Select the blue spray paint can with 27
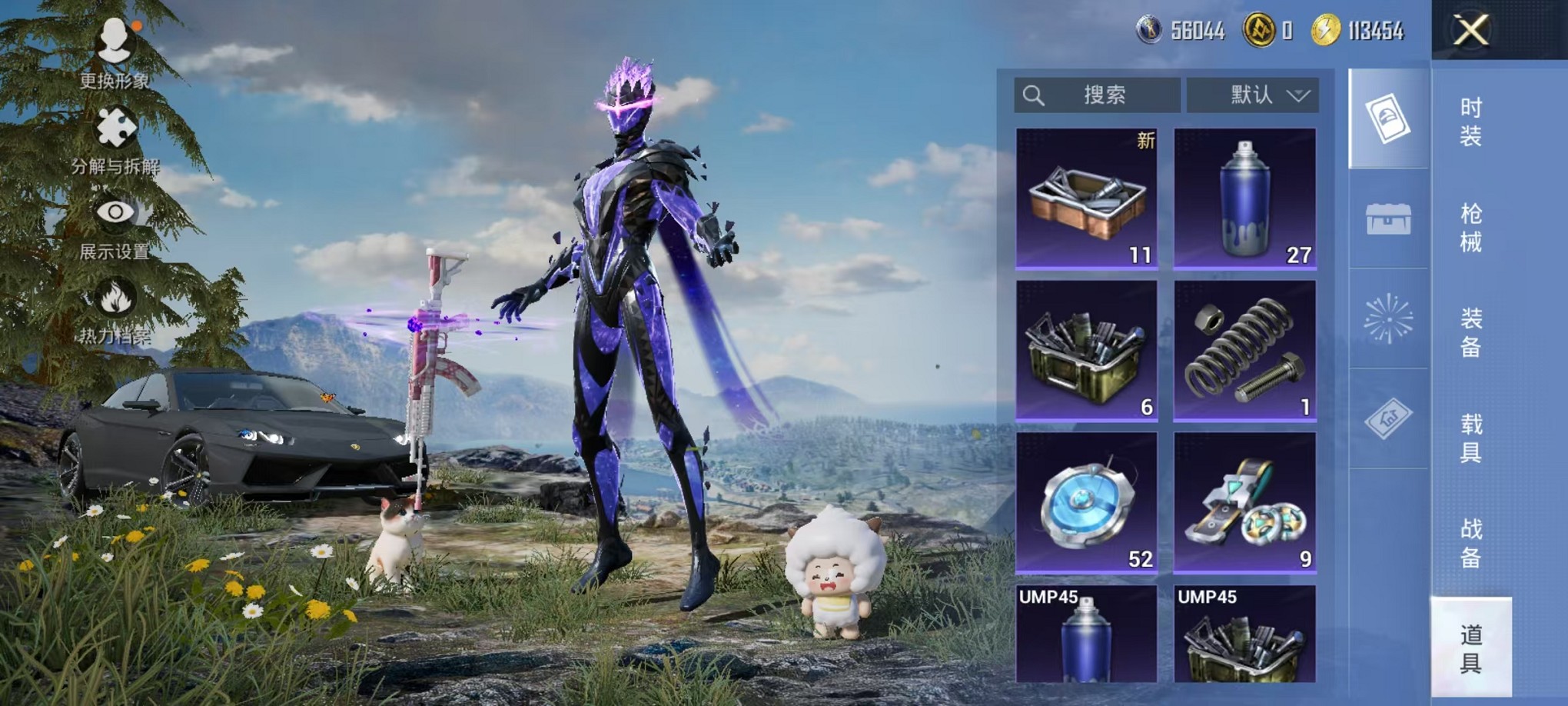 (1245, 198)
